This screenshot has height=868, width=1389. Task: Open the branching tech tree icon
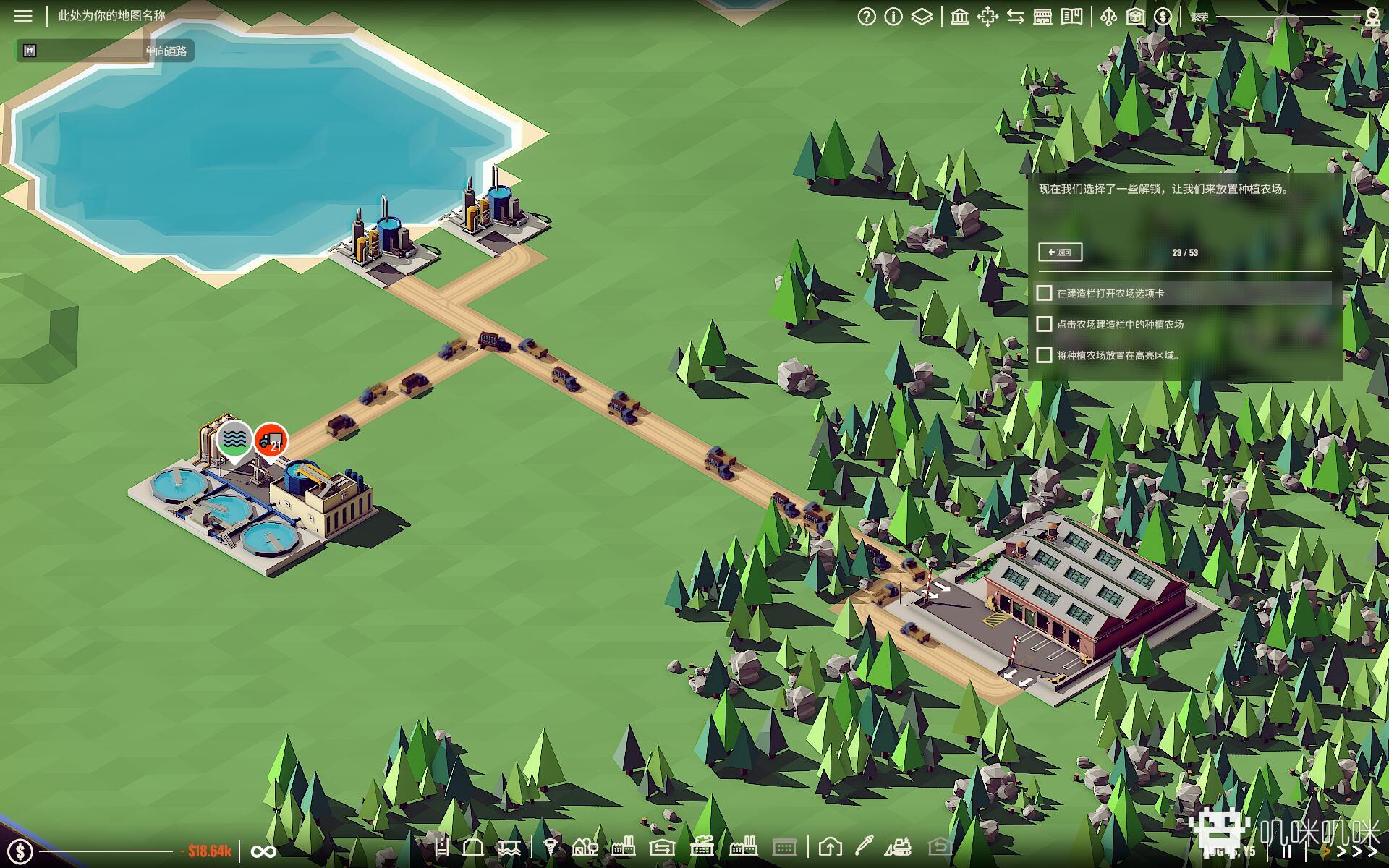coord(1108,17)
